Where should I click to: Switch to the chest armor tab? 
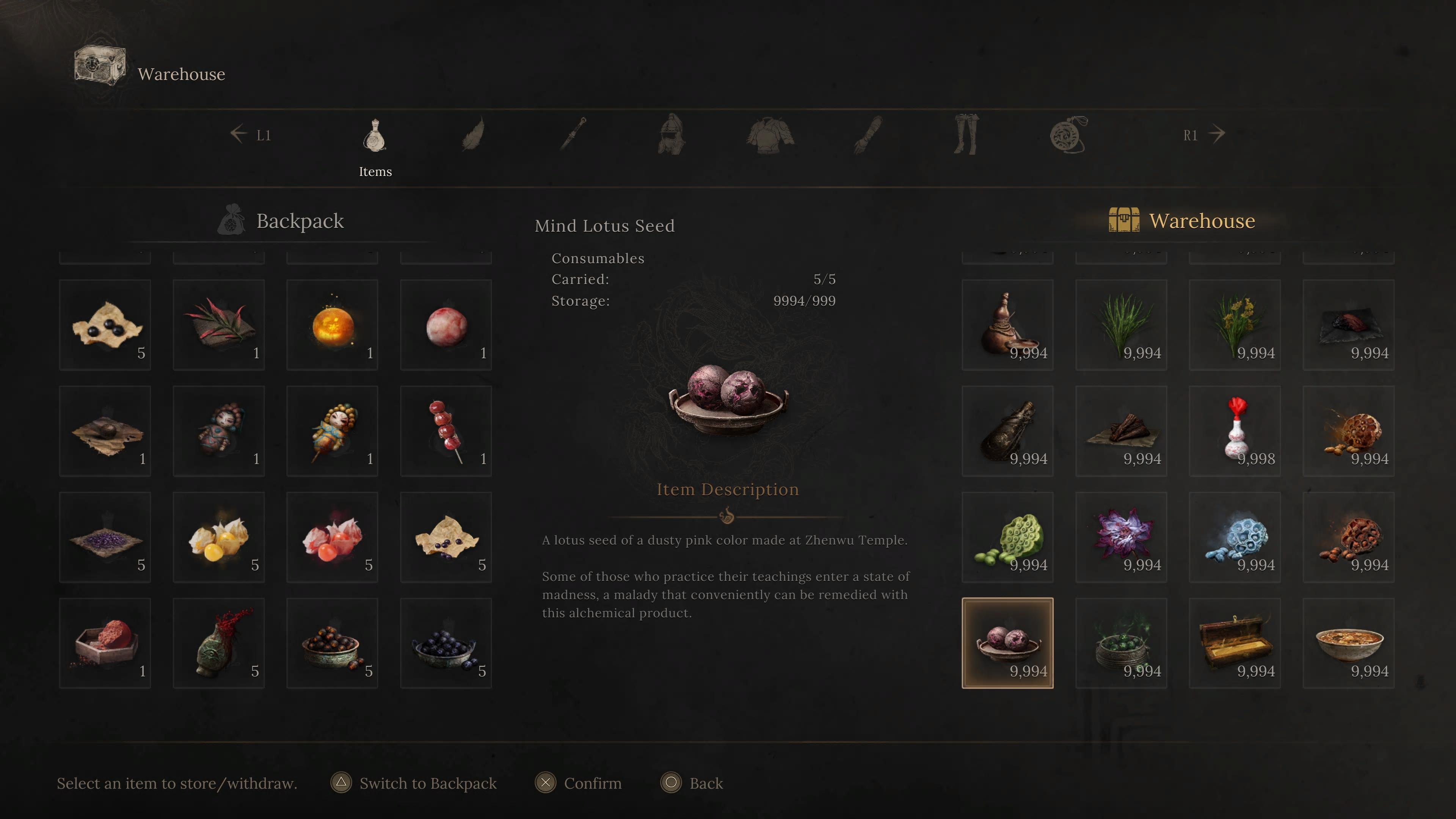tap(769, 135)
